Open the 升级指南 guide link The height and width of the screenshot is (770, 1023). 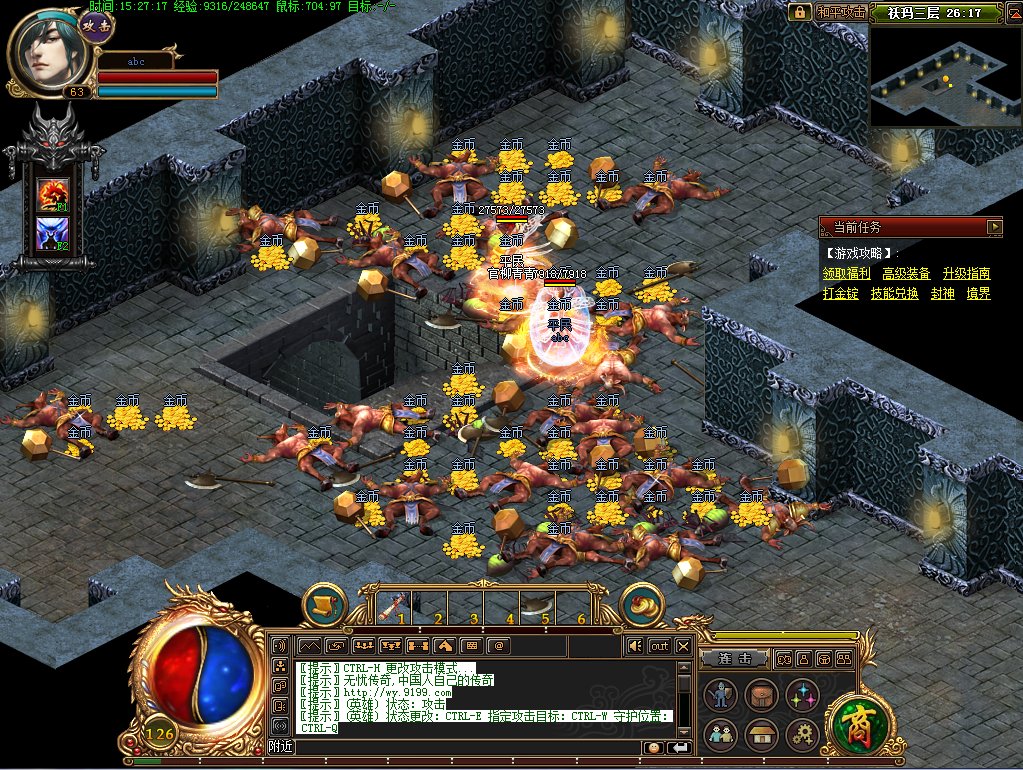[x=966, y=273]
